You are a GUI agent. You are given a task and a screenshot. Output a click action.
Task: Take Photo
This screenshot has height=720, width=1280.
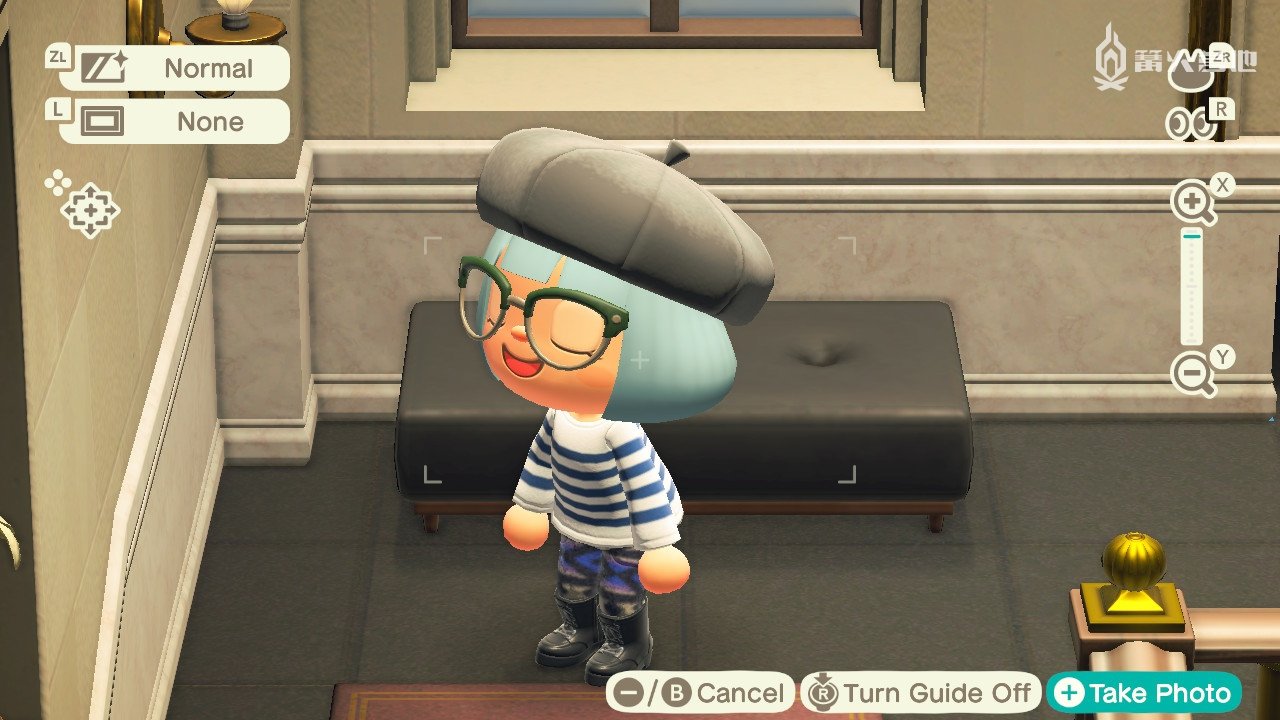pyautogui.click(x=1144, y=693)
